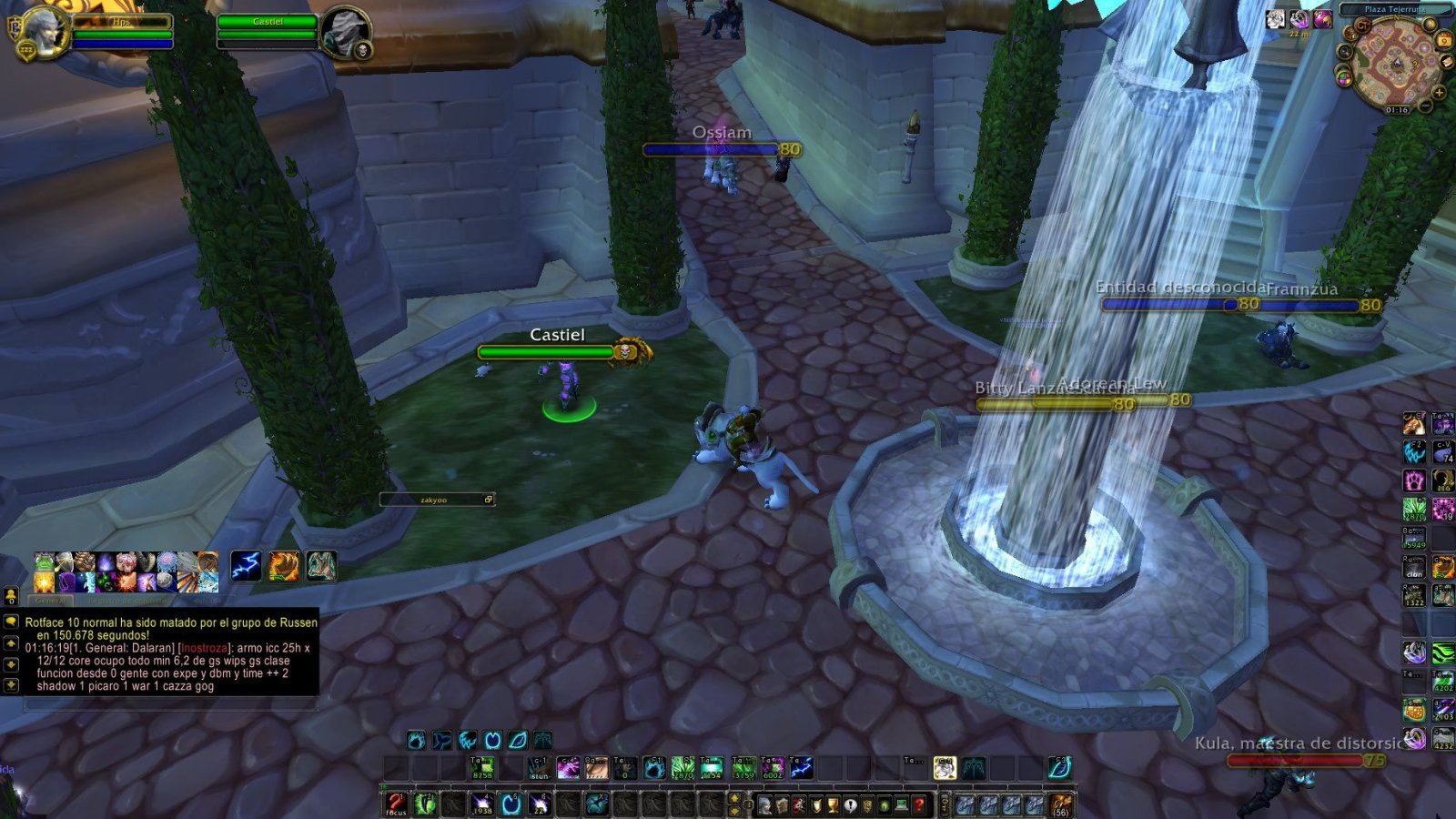Screen dimensions: 1456x819
Task: Click the action bar page down arrow
Action: coord(735,811)
